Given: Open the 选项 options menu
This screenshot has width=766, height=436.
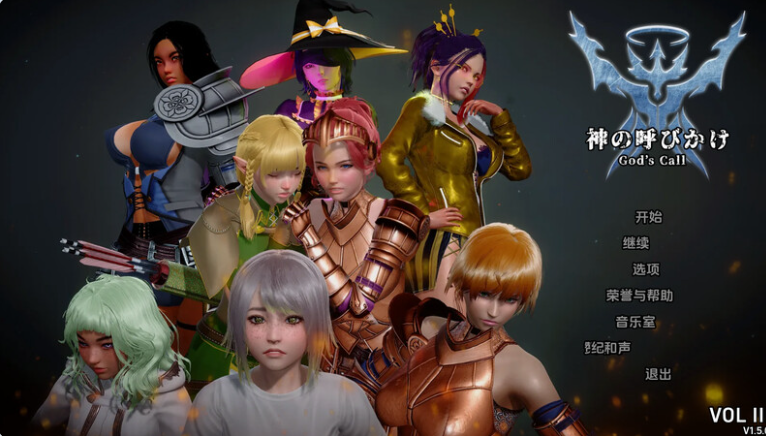Looking at the screenshot, I should (646, 269).
